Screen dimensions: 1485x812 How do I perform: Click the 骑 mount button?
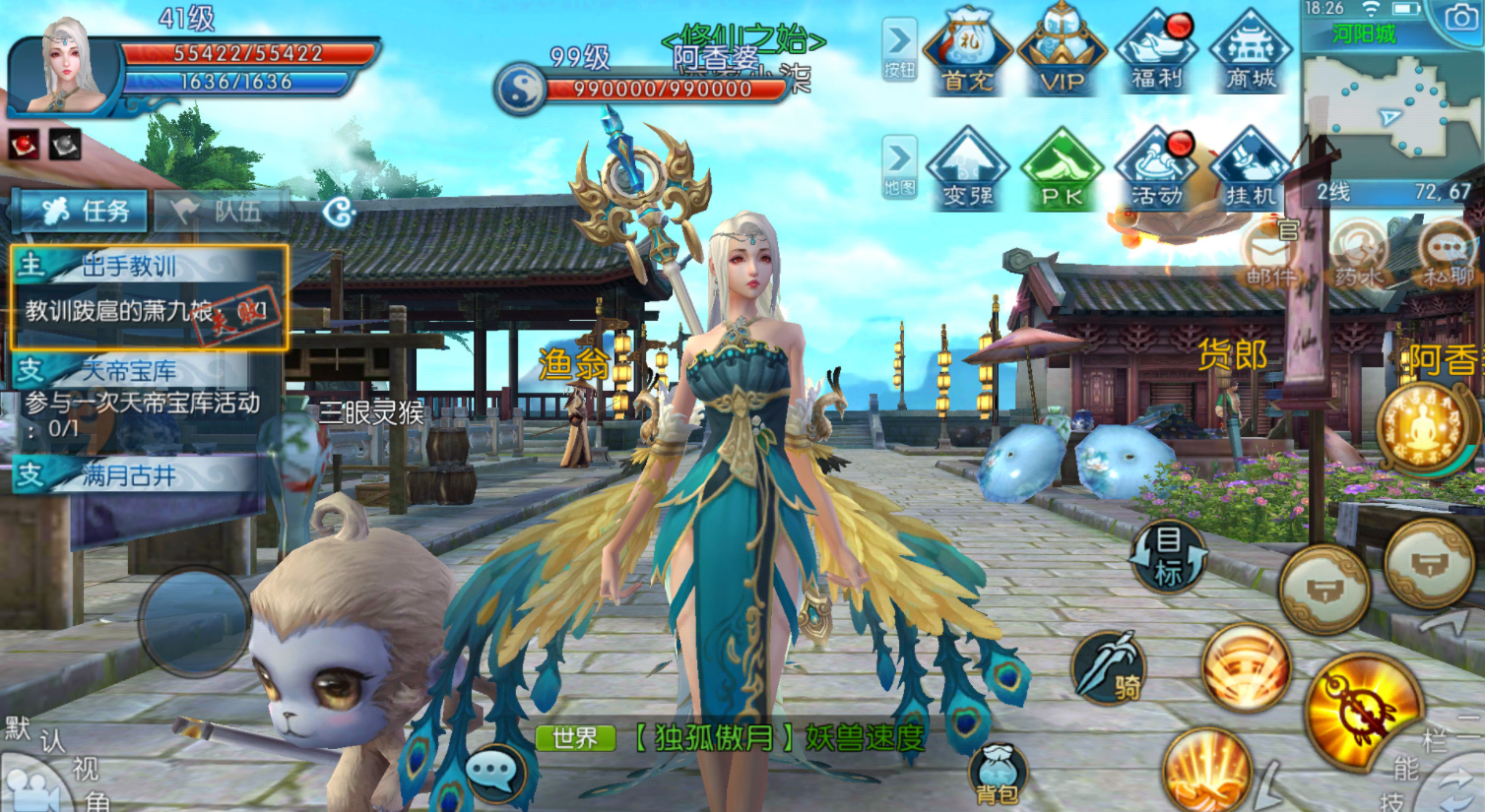point(1110,669)
